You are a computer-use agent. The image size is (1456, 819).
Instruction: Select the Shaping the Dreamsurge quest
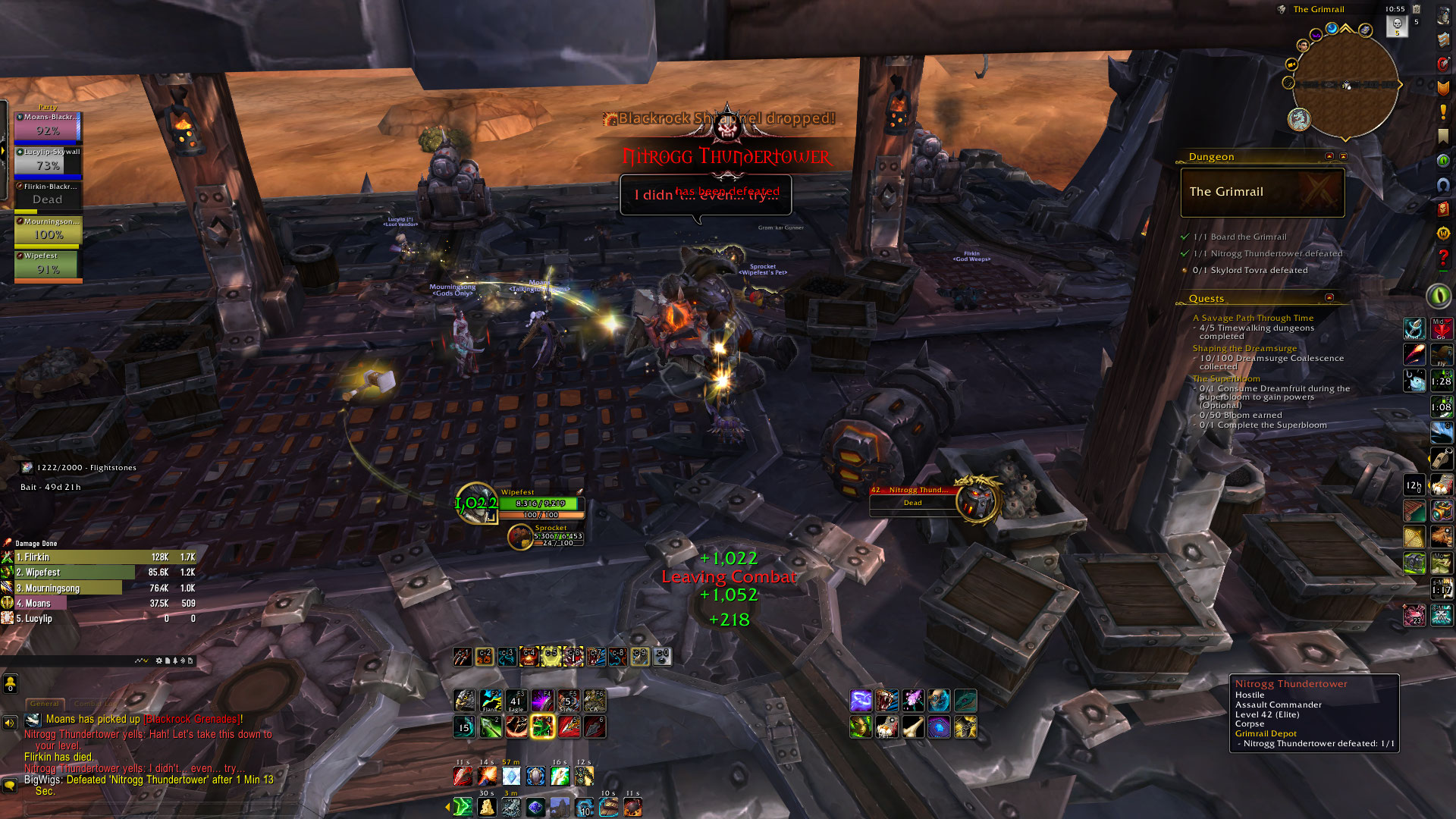1244,348
